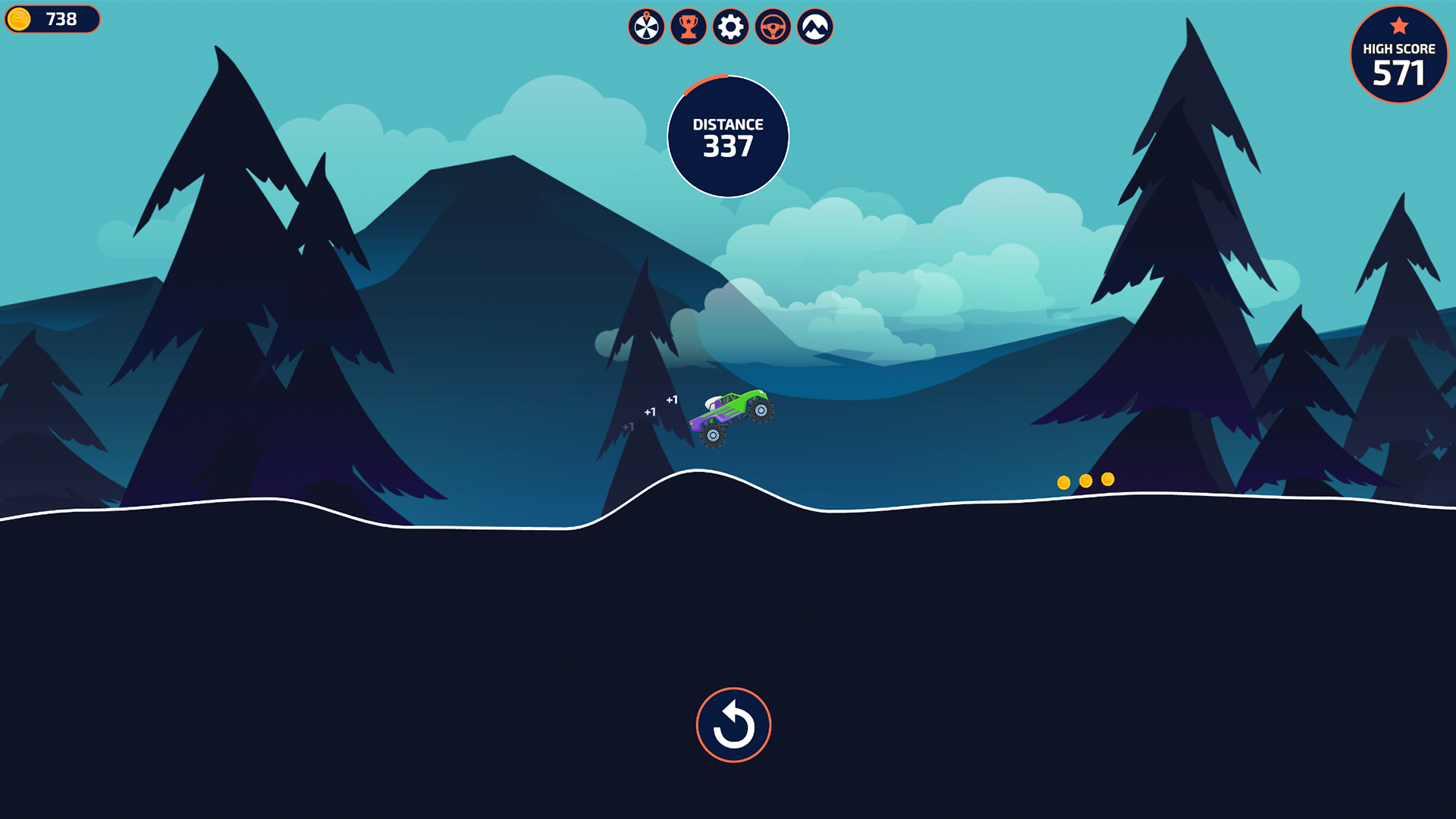Click the rightmost track coin
The height and width of the screenshot is (819, 1456).
[x=1106, y=479]
